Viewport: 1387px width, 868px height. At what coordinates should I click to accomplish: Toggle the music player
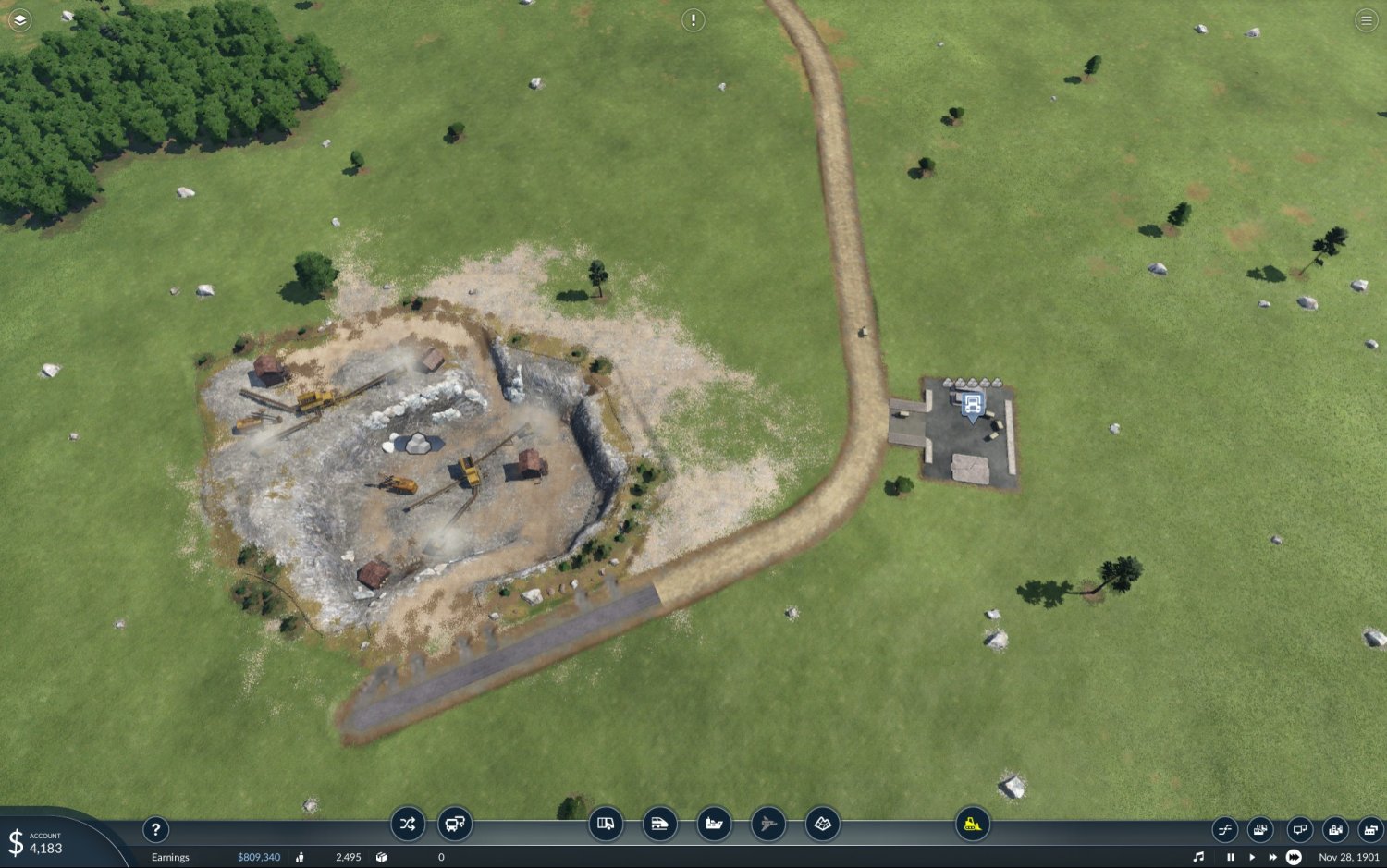tap(1198, 857)
